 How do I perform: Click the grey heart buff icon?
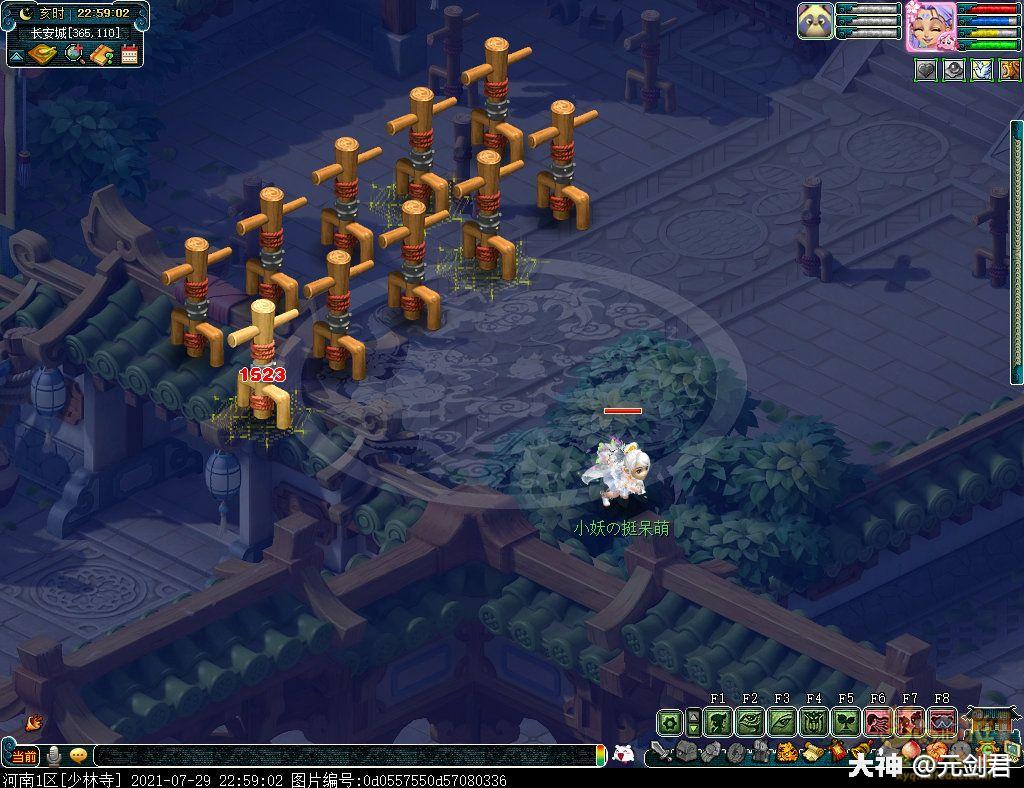tap(926, 70)
